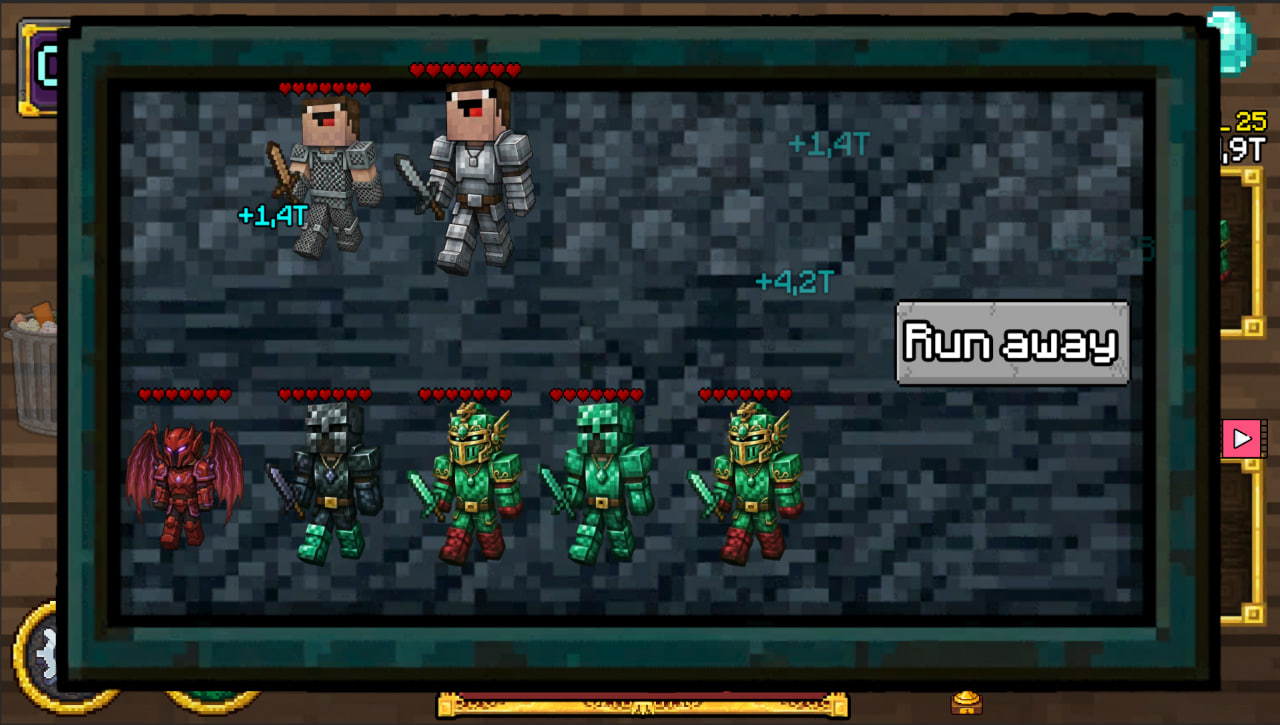The height and width of the screenshot is (725, 1280).
Task: Tap the hearts above the iron-armored hero
Action: [x=463, y=71]
